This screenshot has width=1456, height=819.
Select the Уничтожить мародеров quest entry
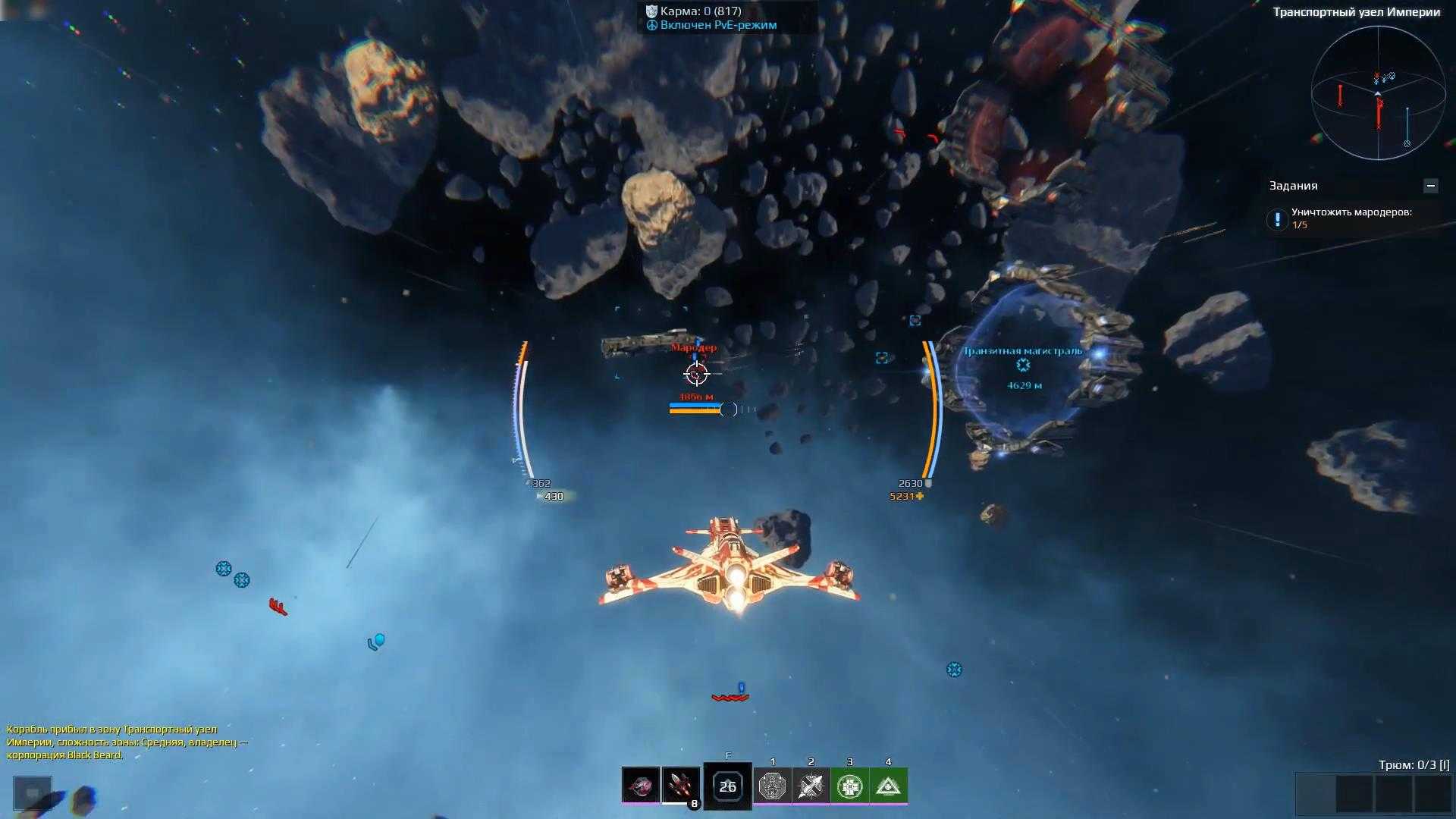(1351, 218)
